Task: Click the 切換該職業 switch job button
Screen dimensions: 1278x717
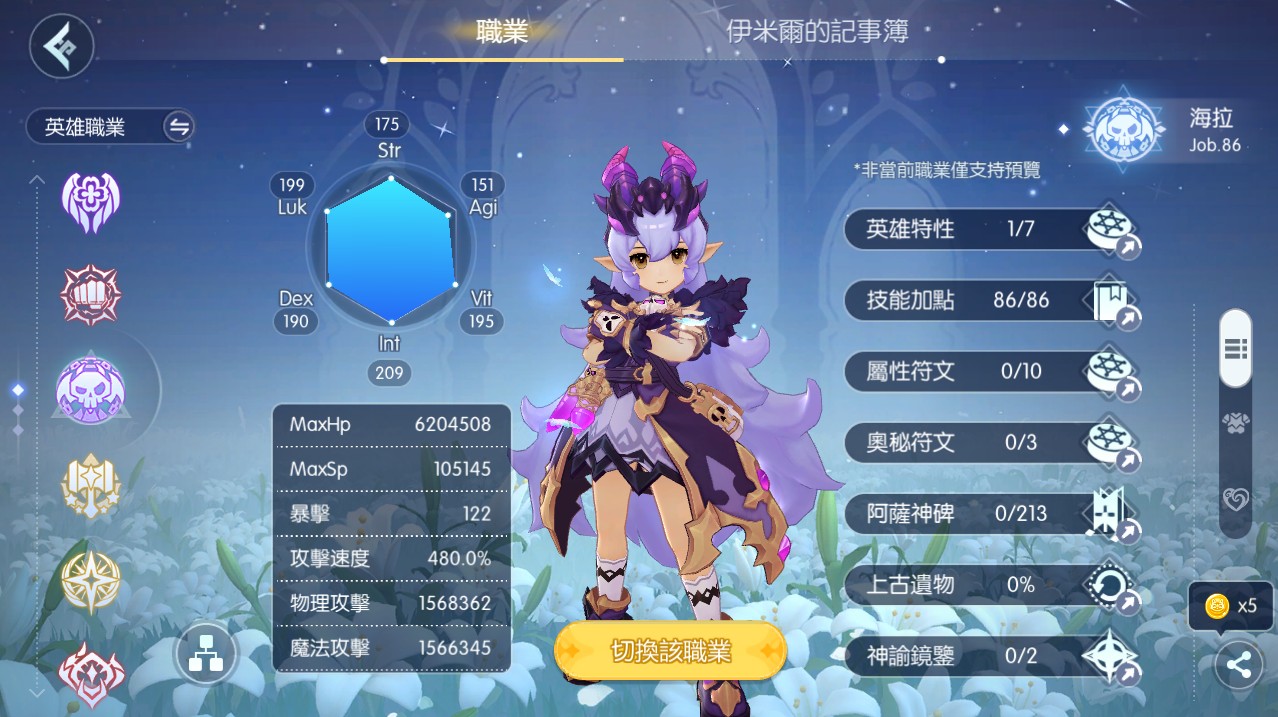Action: 670,652
